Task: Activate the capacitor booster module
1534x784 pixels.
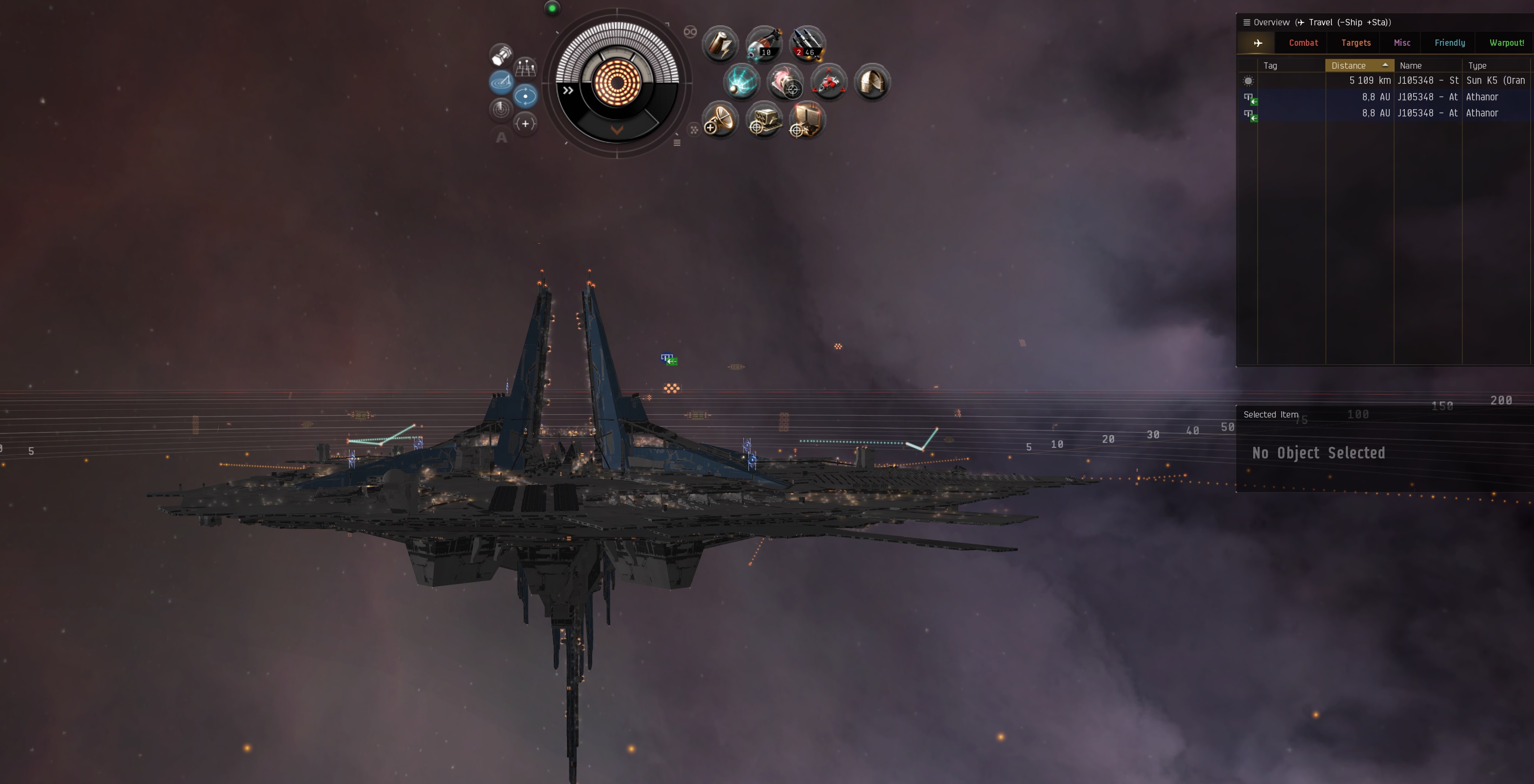Action: click(x=720, y=44)
